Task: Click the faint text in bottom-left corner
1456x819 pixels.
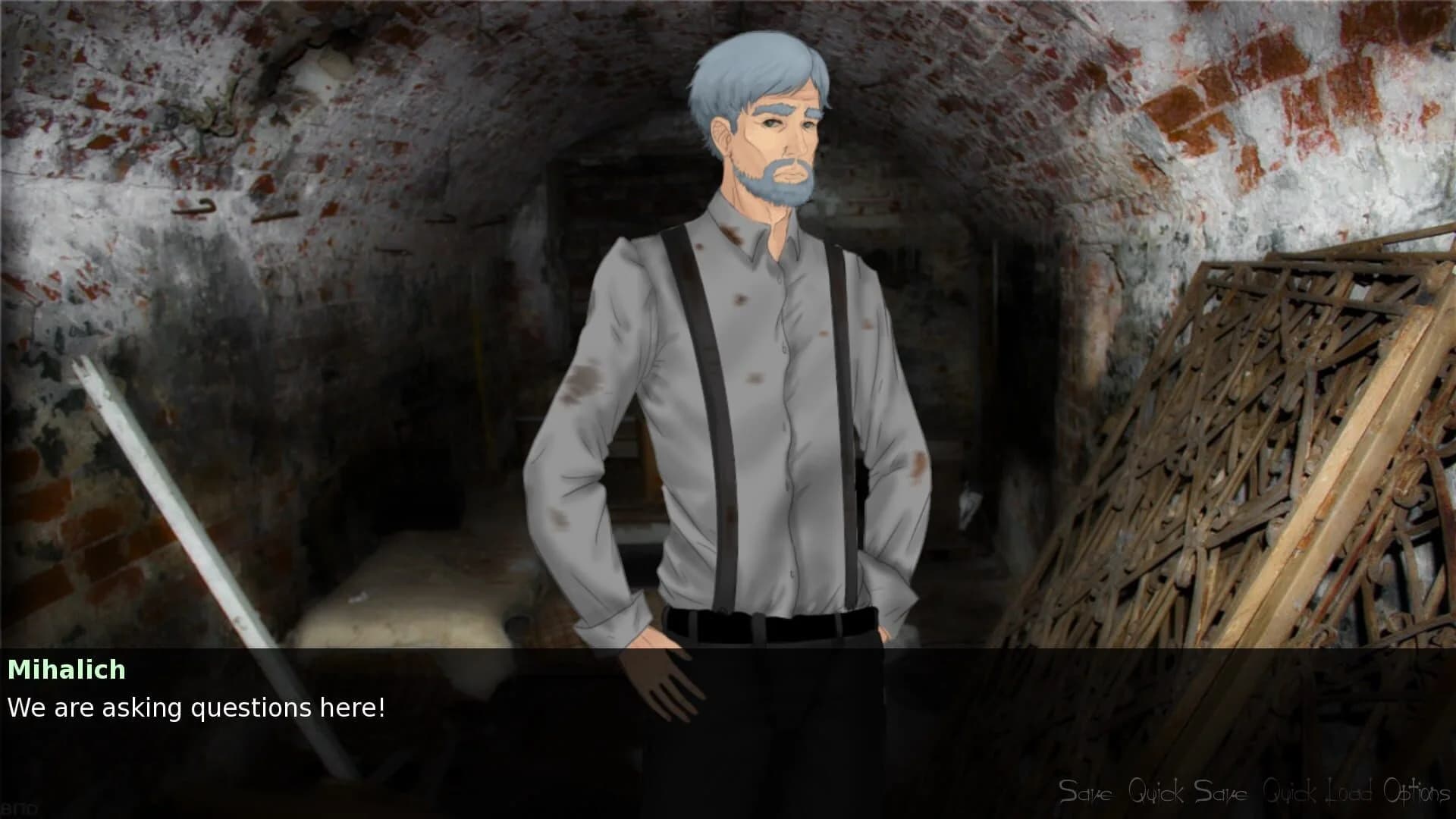Action: [x=19, y=808]
